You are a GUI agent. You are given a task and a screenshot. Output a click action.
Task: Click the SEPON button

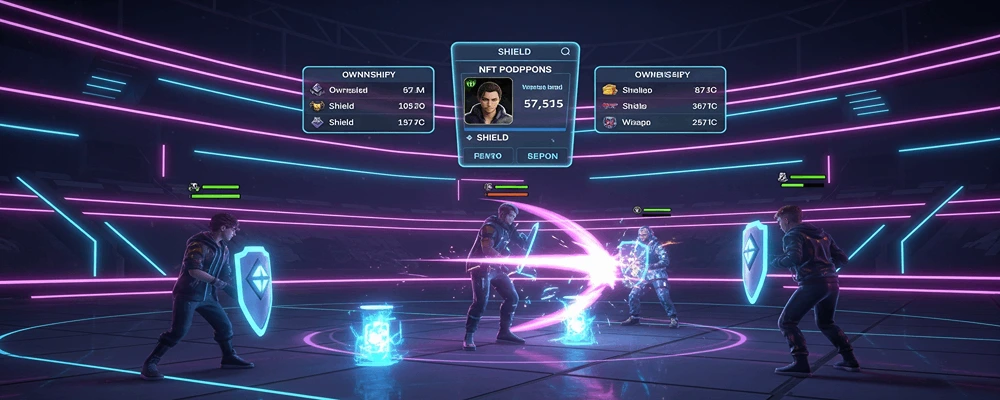(543, 156)
